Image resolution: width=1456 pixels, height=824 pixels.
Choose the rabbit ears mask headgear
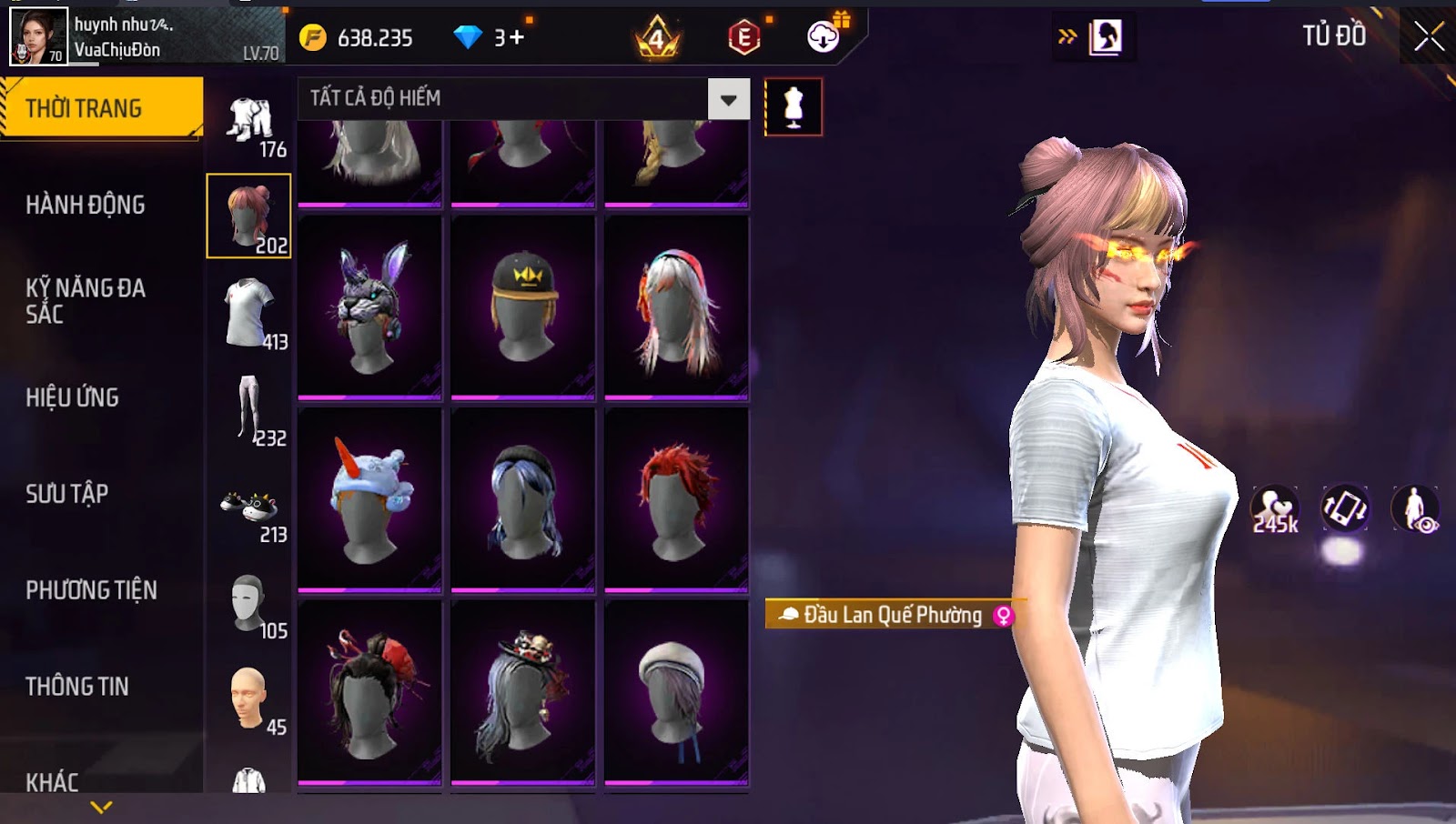tap(369, 307)
